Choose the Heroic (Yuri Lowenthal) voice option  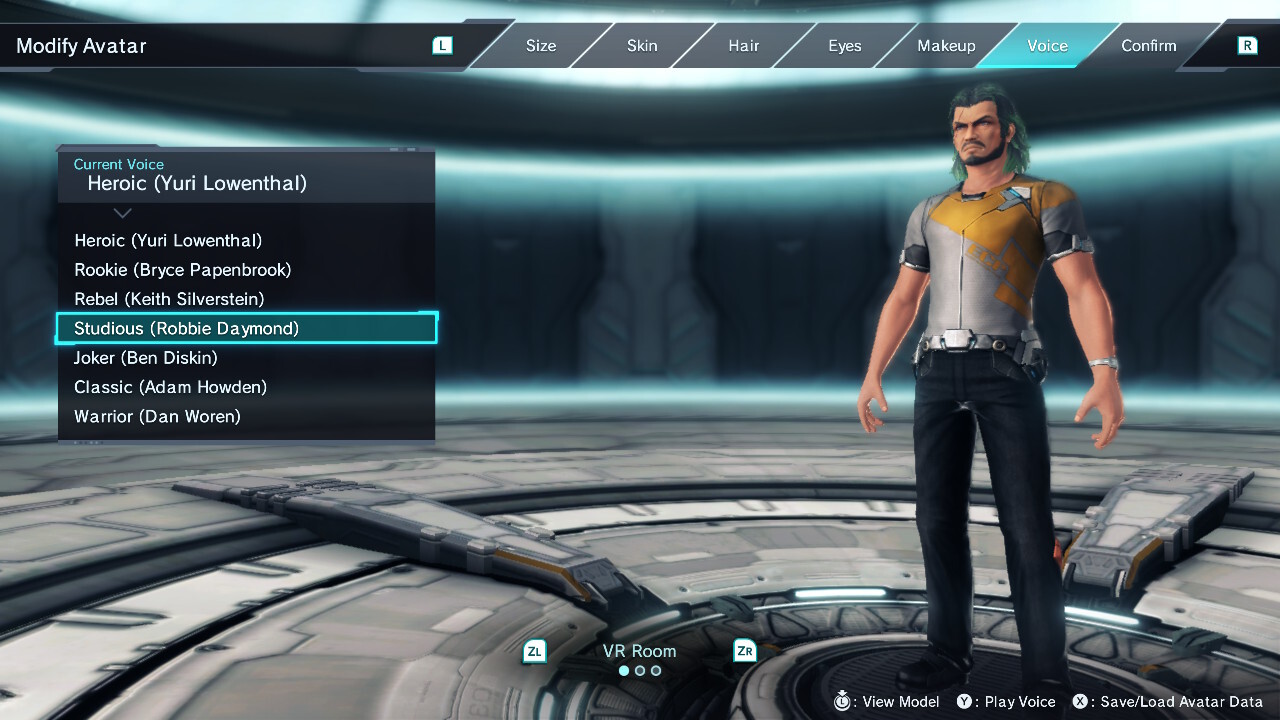pos(168,241)
